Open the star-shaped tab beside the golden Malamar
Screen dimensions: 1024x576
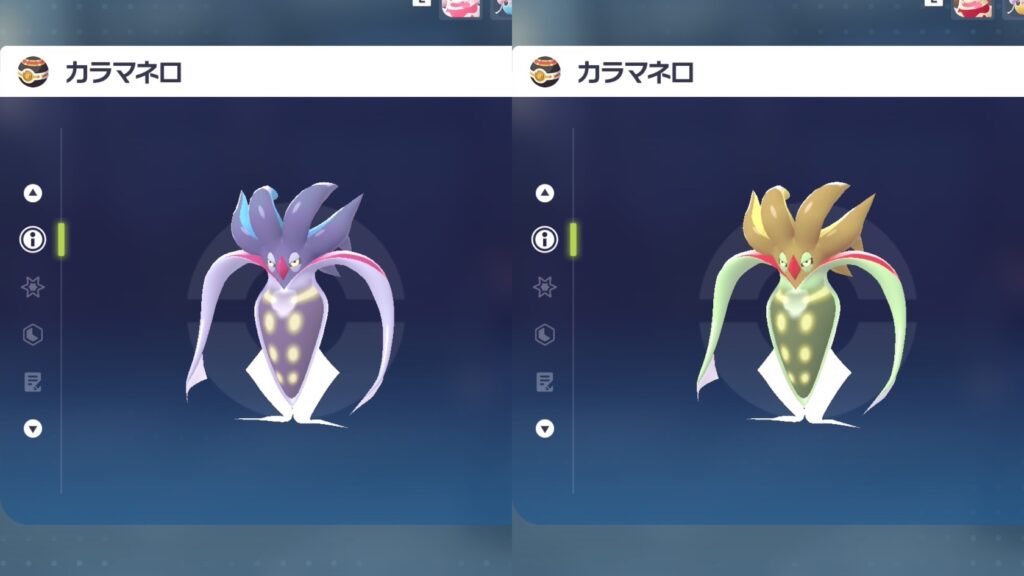click(x=545, y=287)
